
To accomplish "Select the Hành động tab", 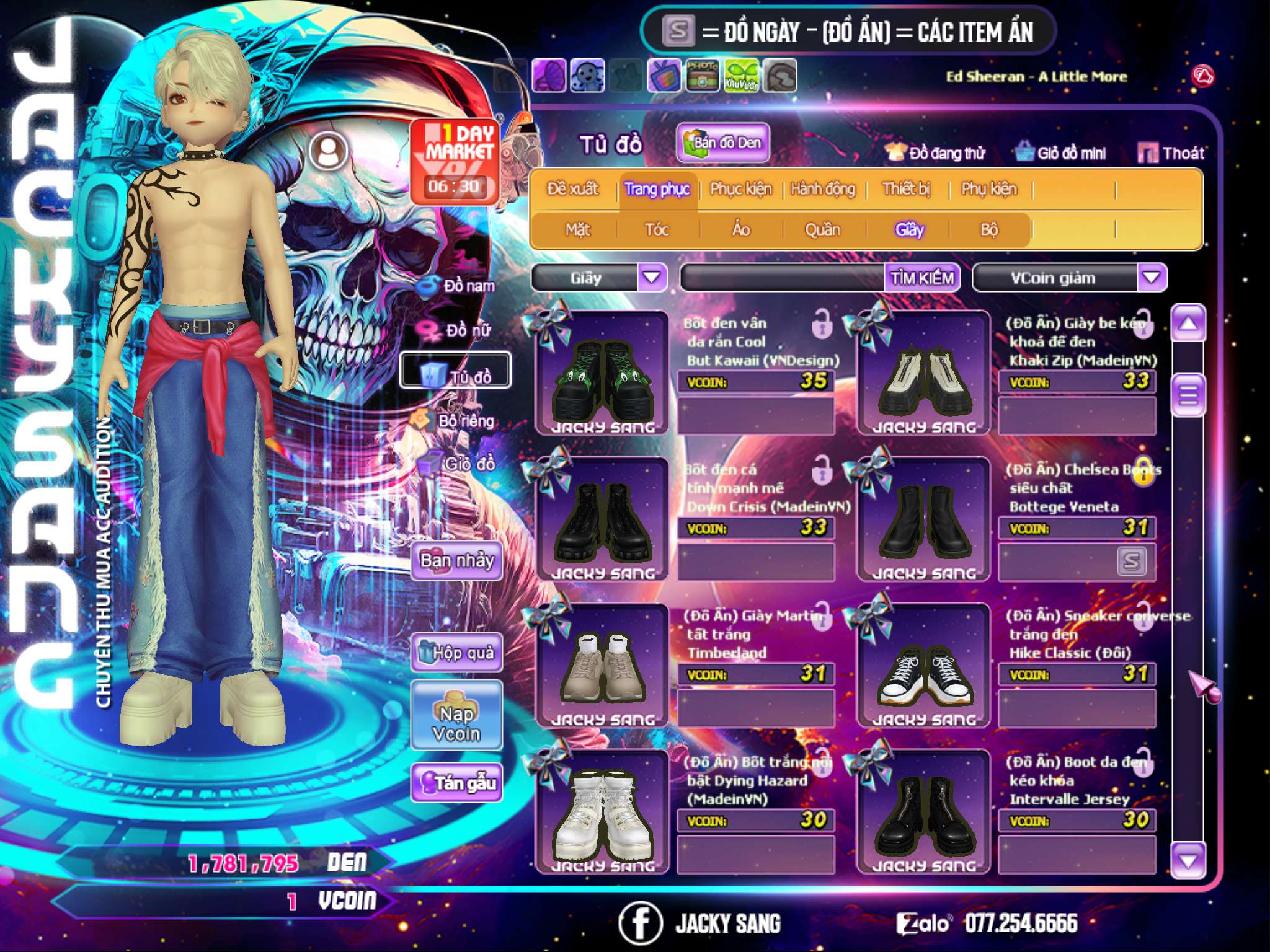I will pos(823,189).
